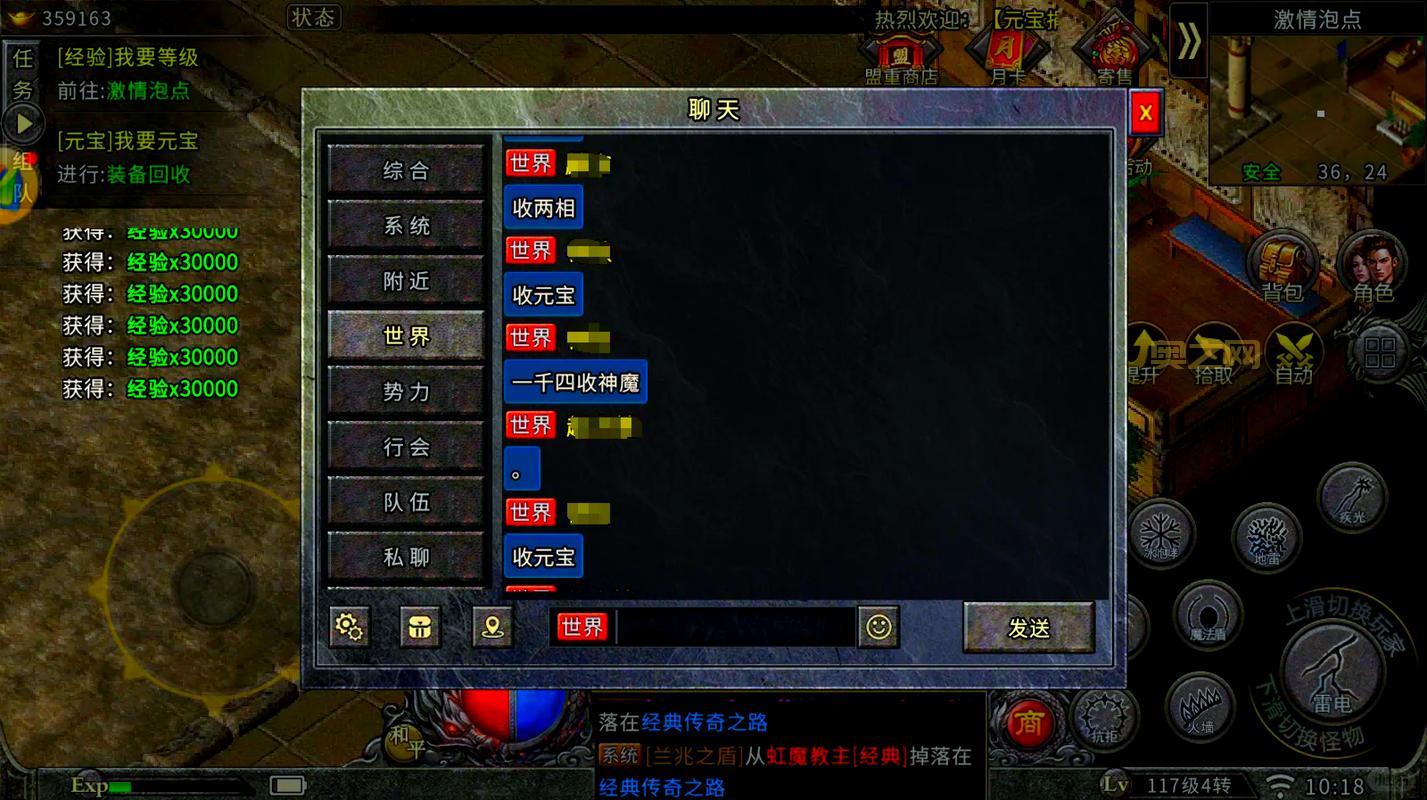Tap the location pin icon in chat

coord(492,627)
